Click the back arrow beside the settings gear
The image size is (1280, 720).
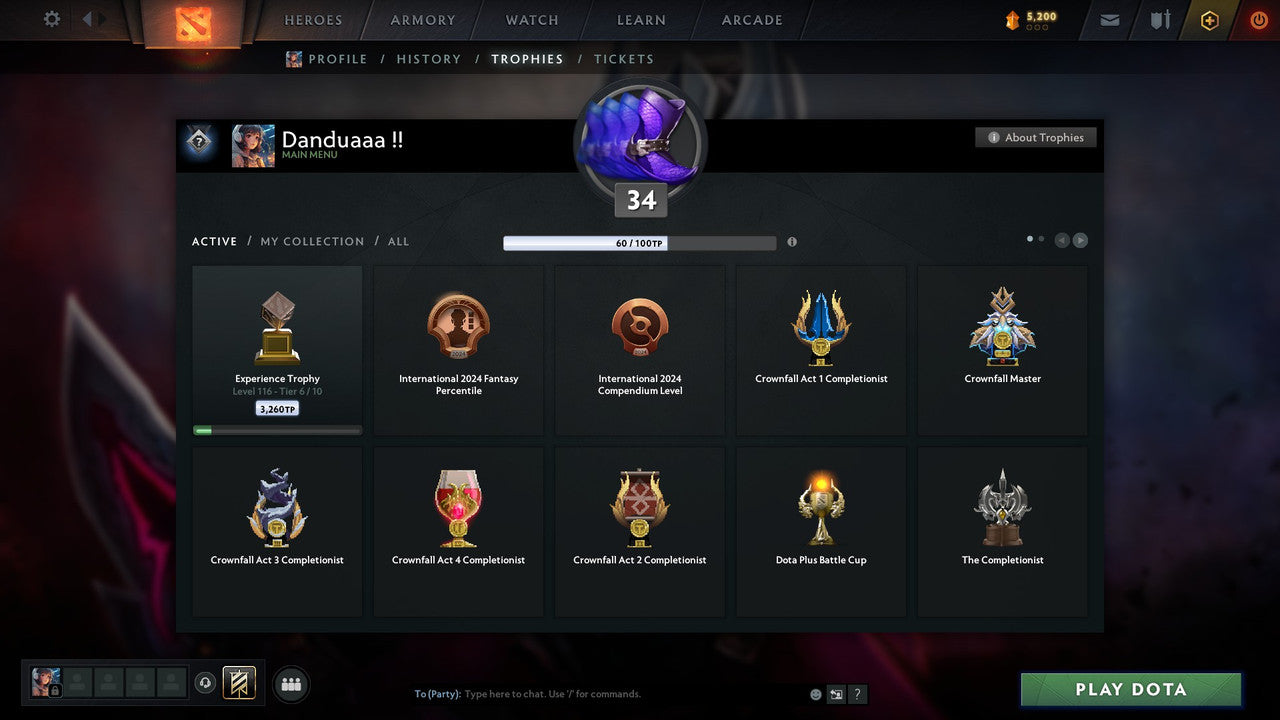coord(89,18)
